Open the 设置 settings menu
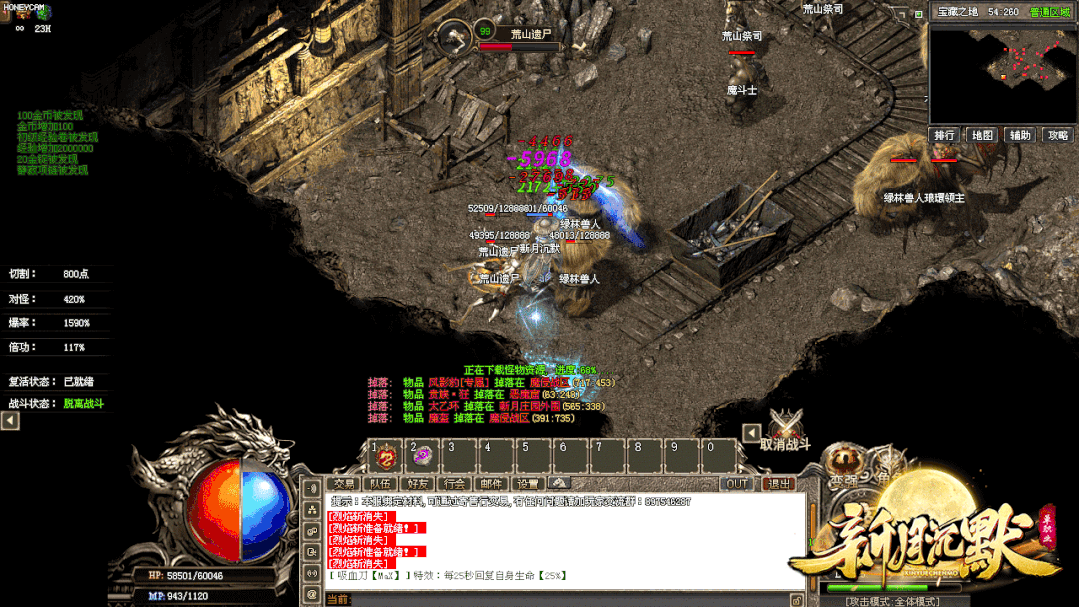Screen dimensions: 1079x607 [x=527, y=484]
